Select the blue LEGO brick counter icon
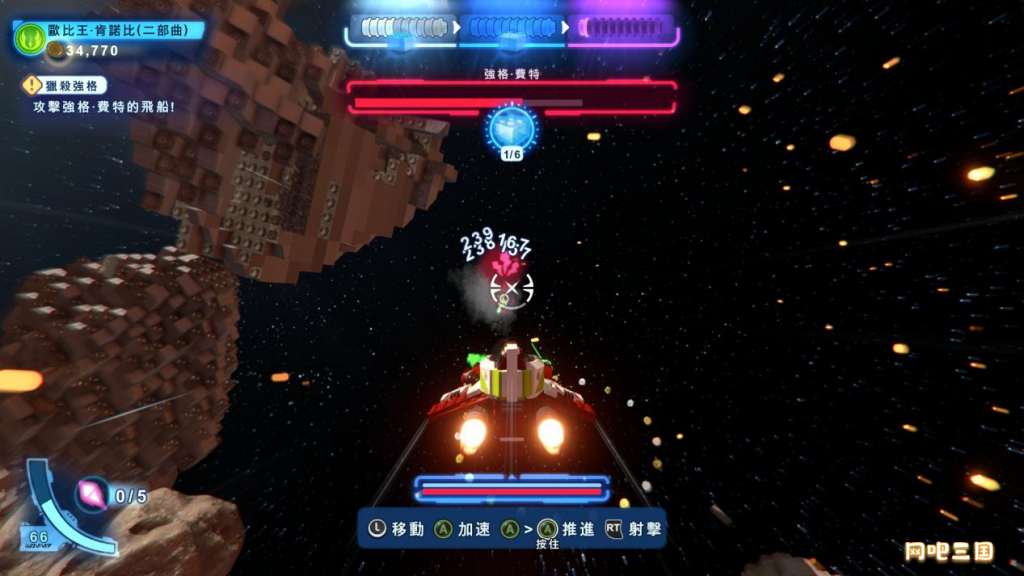Image resolution: width=1024 pixels, height=576 pixels. [x=512, y=128]
